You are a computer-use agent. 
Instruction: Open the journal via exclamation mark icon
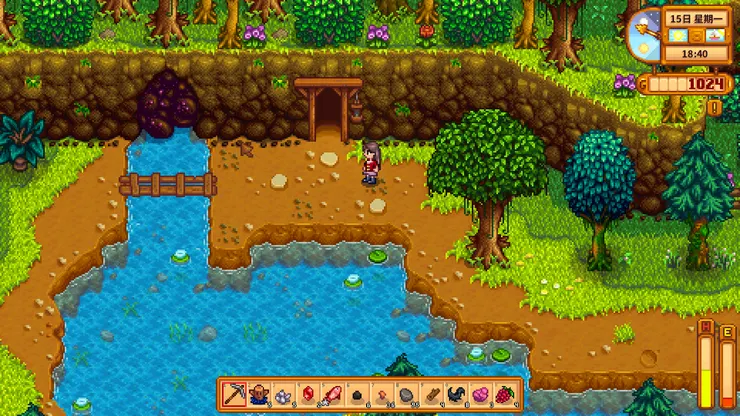click(714, 106)
